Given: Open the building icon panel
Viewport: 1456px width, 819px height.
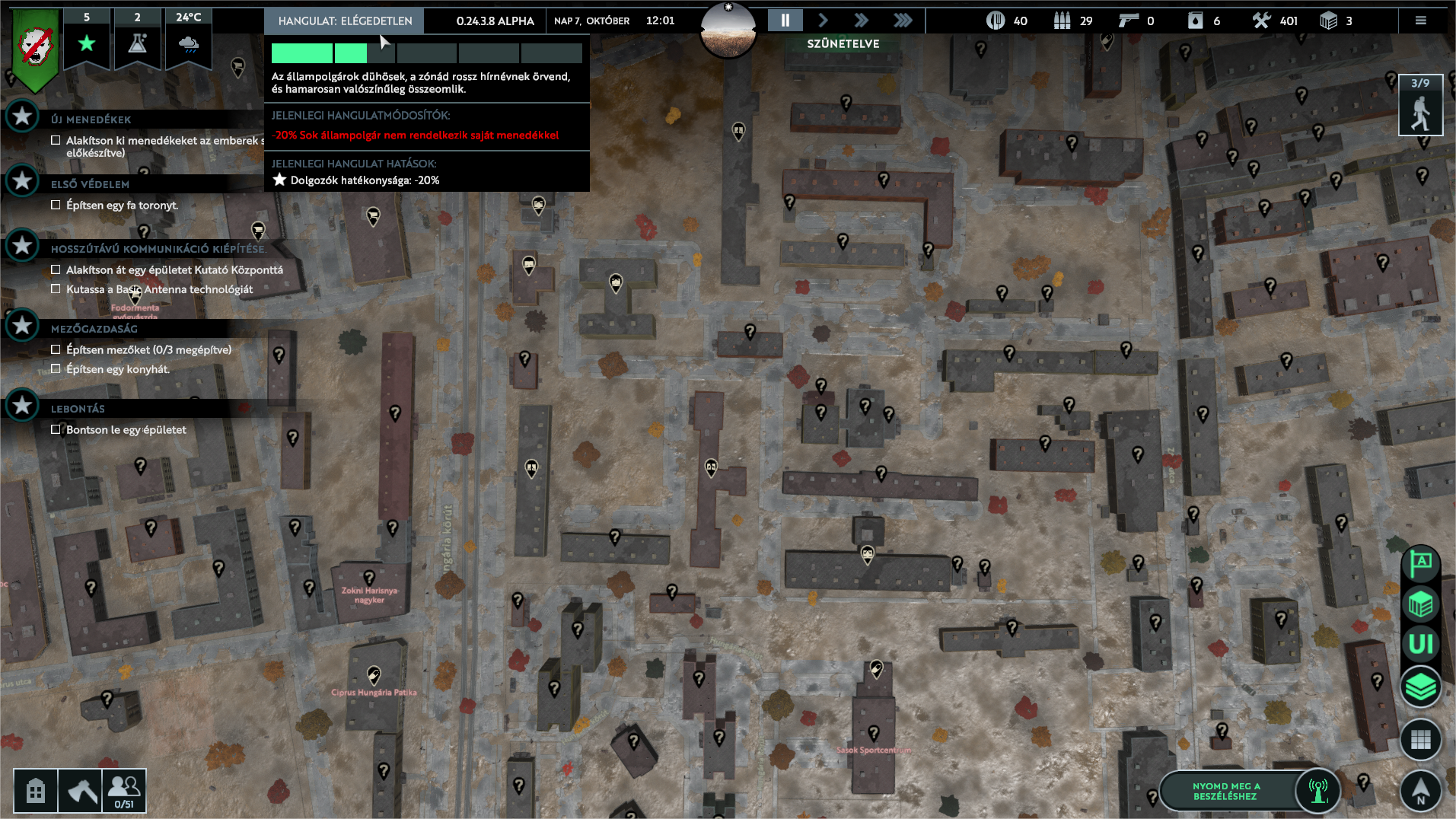Looking at the screenshot, I should 36,791.
